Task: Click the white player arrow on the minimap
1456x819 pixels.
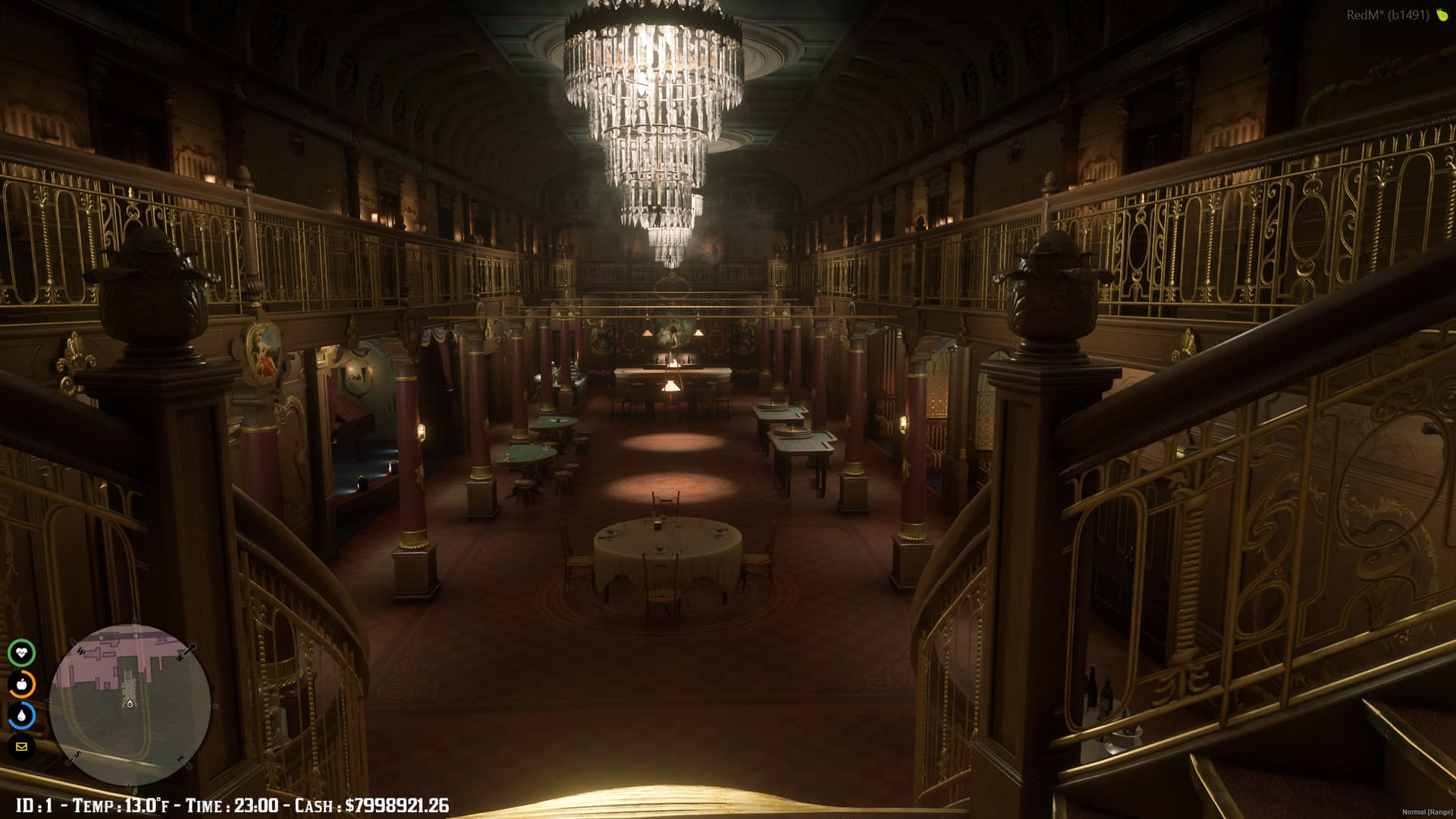Action: 129,704
